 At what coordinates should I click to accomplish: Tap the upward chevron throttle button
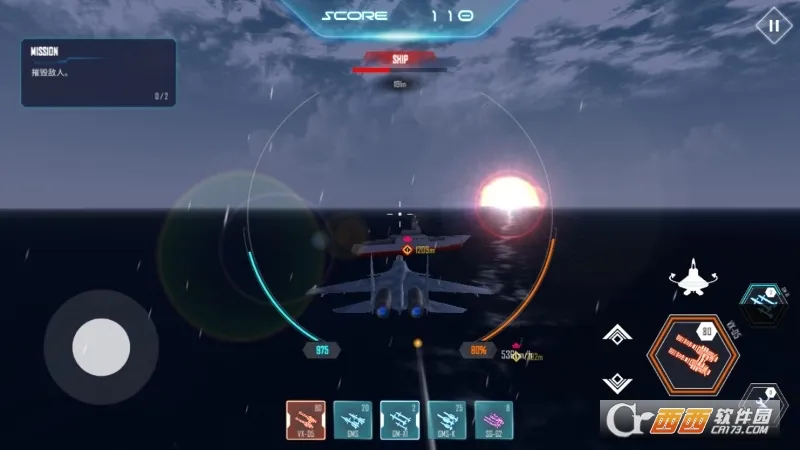(617, 336)
